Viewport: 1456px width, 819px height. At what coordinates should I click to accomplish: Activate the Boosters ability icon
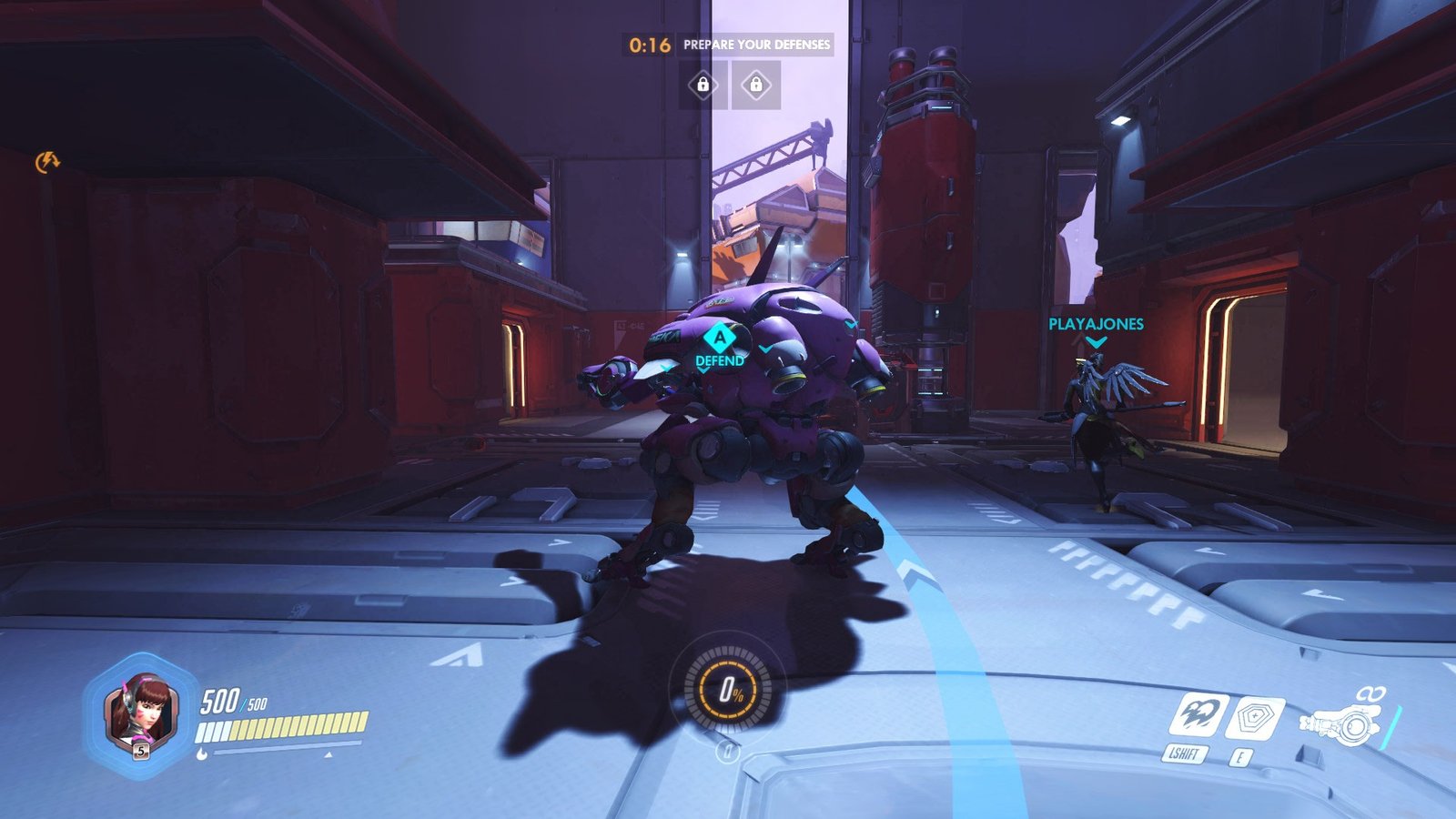(1198, 714)
